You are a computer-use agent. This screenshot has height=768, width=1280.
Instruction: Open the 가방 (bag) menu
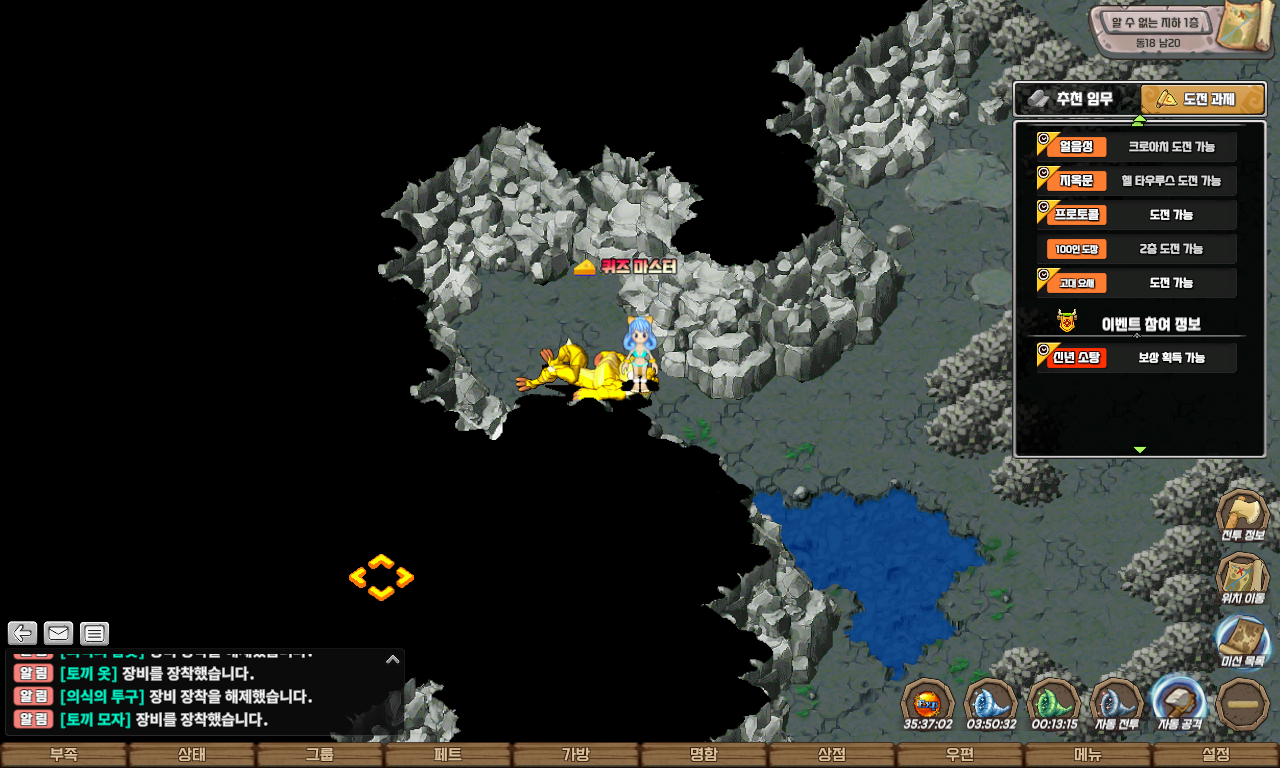click(x=575, y=755)
